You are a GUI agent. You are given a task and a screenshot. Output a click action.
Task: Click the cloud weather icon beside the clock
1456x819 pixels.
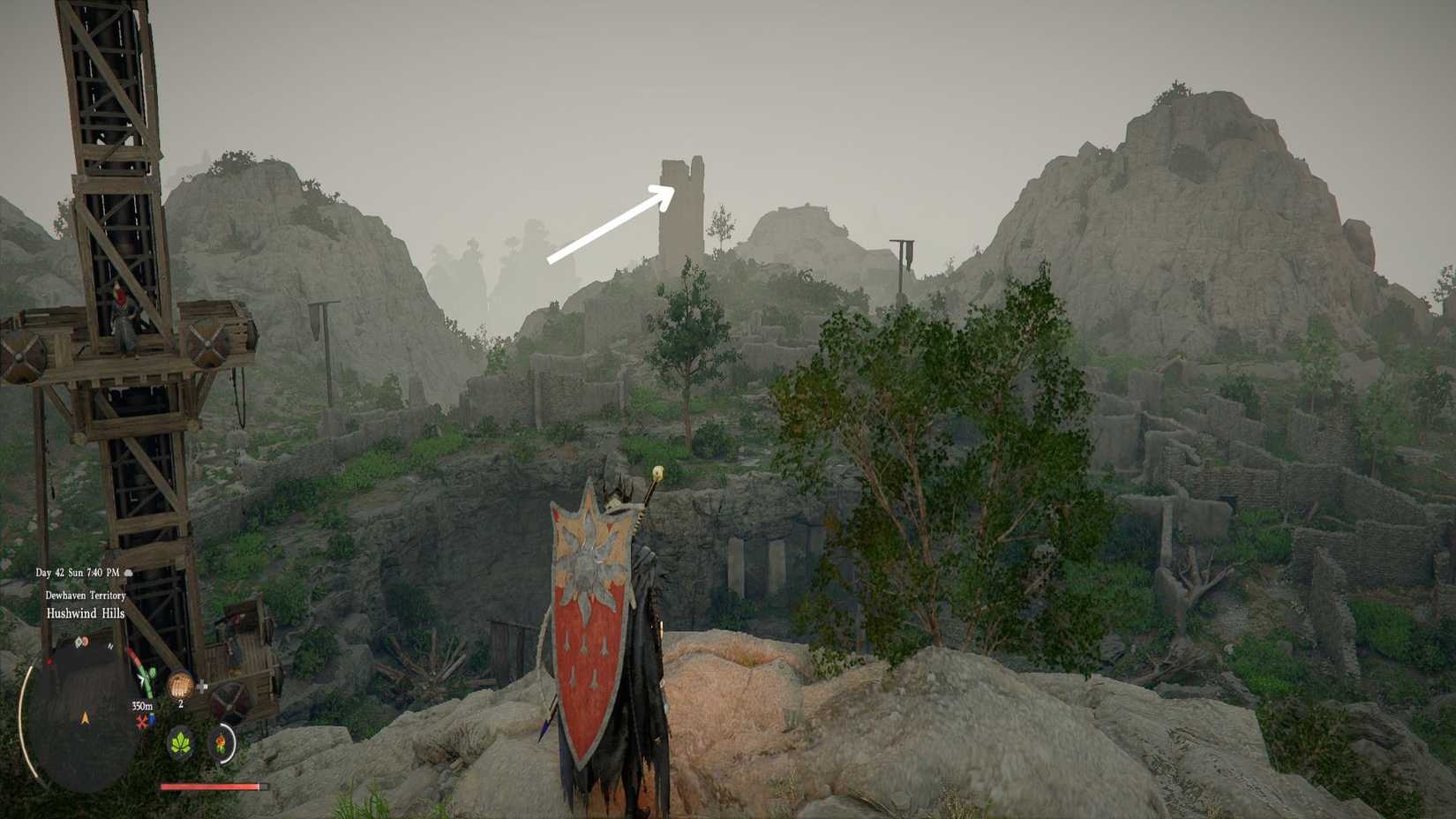(129, 573)
